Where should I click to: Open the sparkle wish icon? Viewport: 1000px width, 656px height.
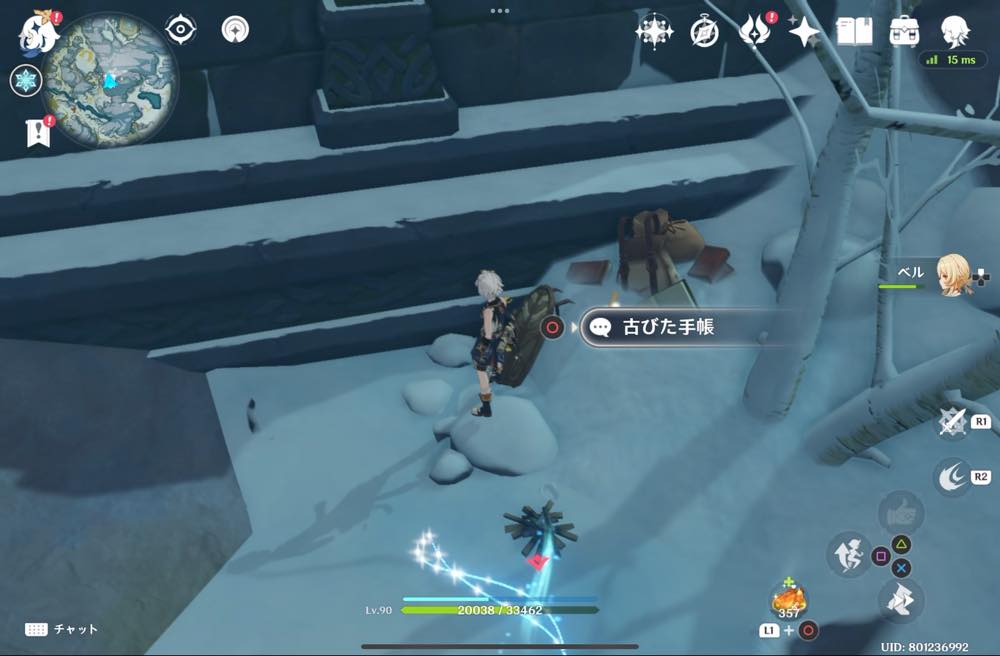[x=803, y=32]
